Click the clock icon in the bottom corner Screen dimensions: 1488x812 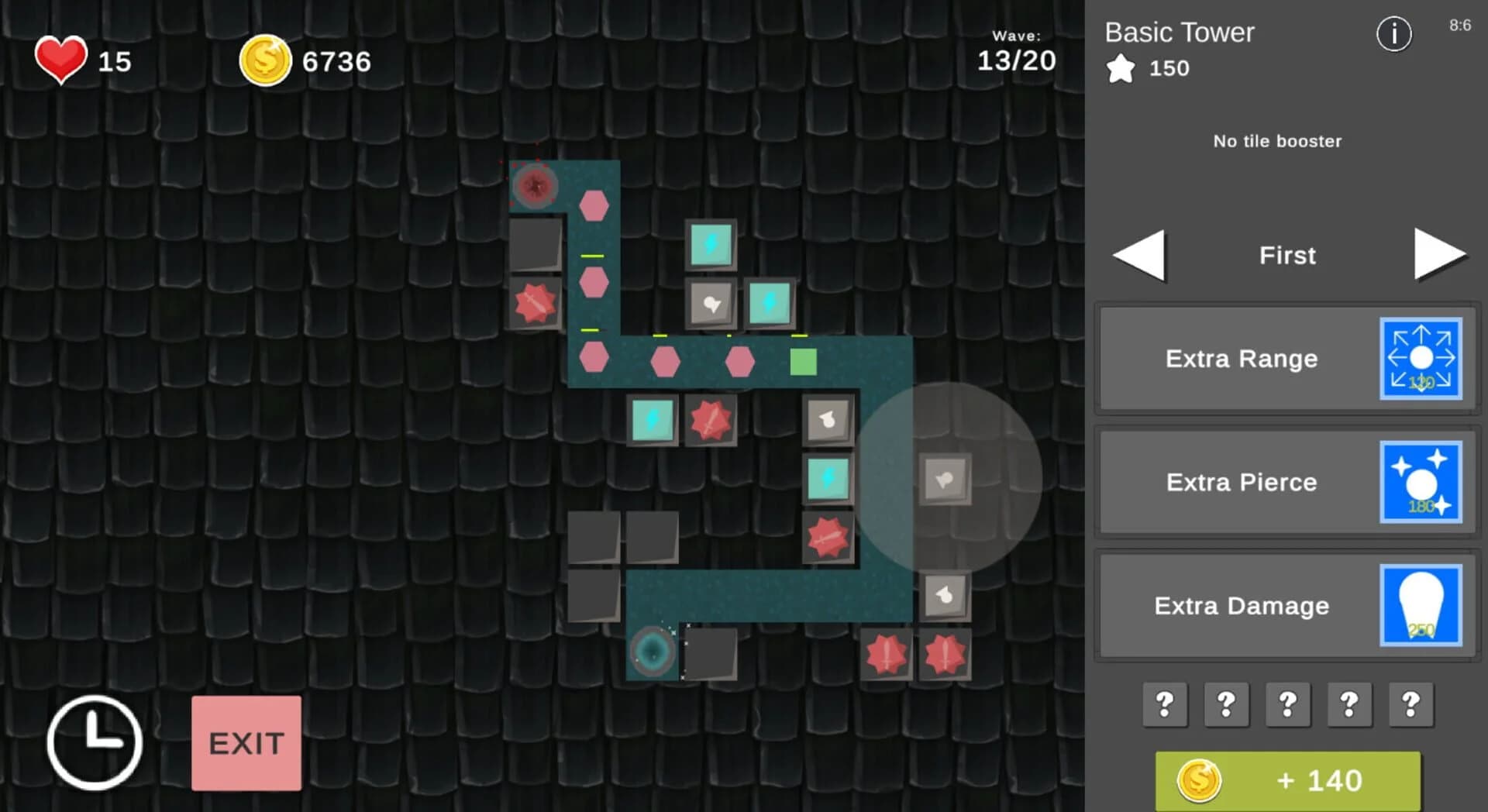tap(95, 741)
